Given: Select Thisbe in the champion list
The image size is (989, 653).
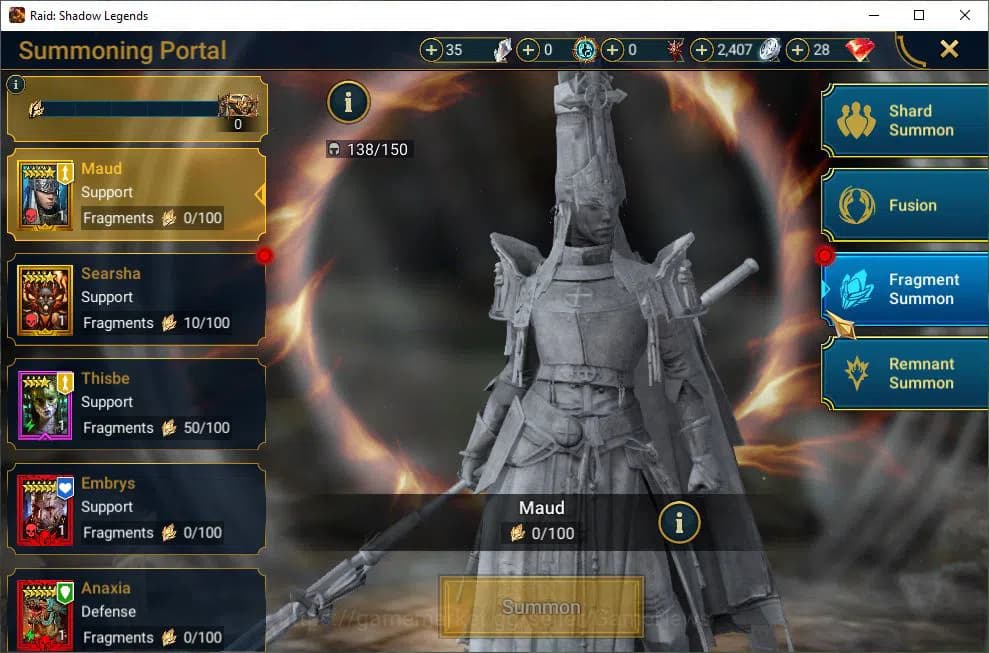Looking at the screenshot, I should [x=137, y=404].
